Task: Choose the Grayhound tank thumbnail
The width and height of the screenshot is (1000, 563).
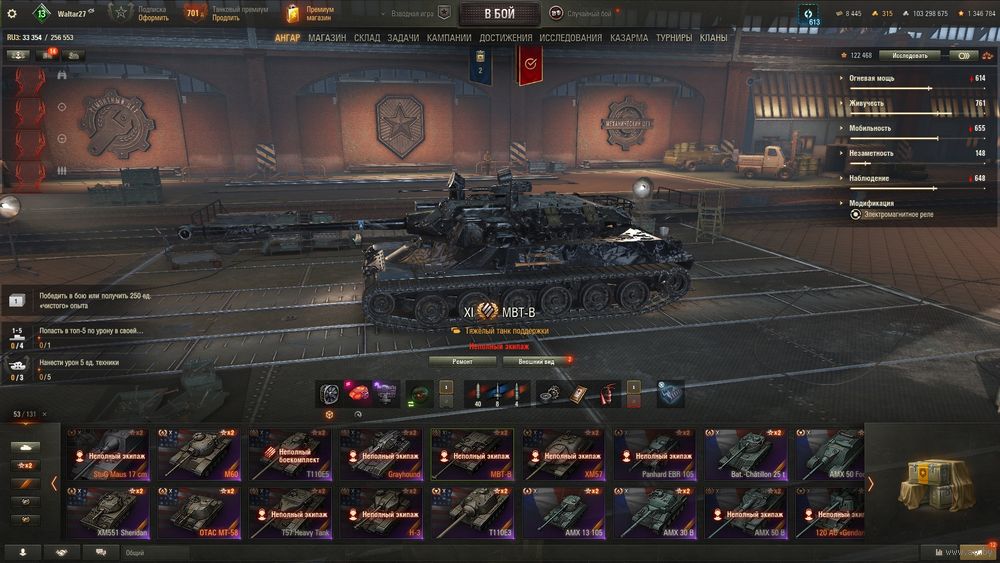Action: (384, 454)
